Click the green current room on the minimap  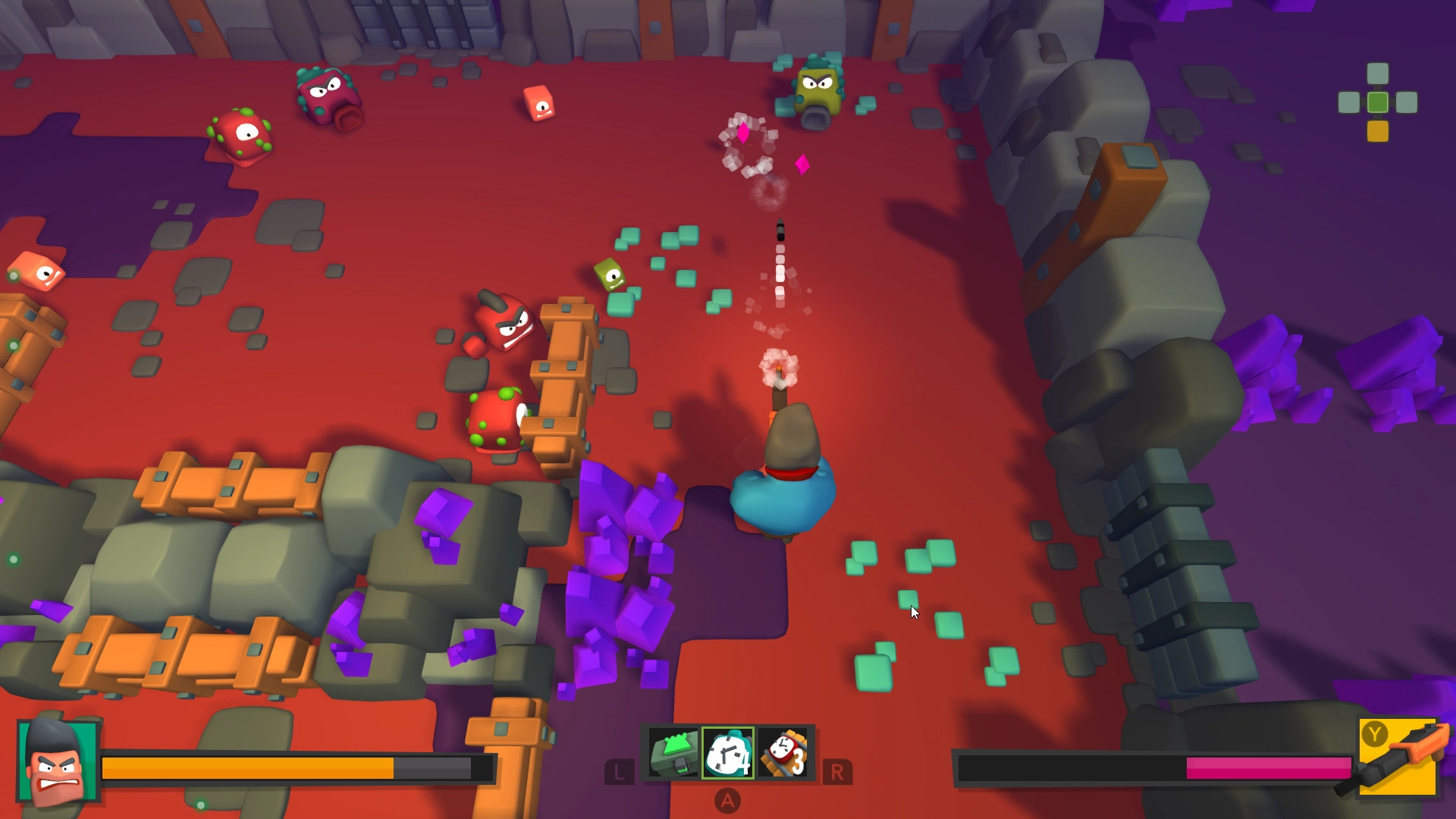tap(1377, 101)
